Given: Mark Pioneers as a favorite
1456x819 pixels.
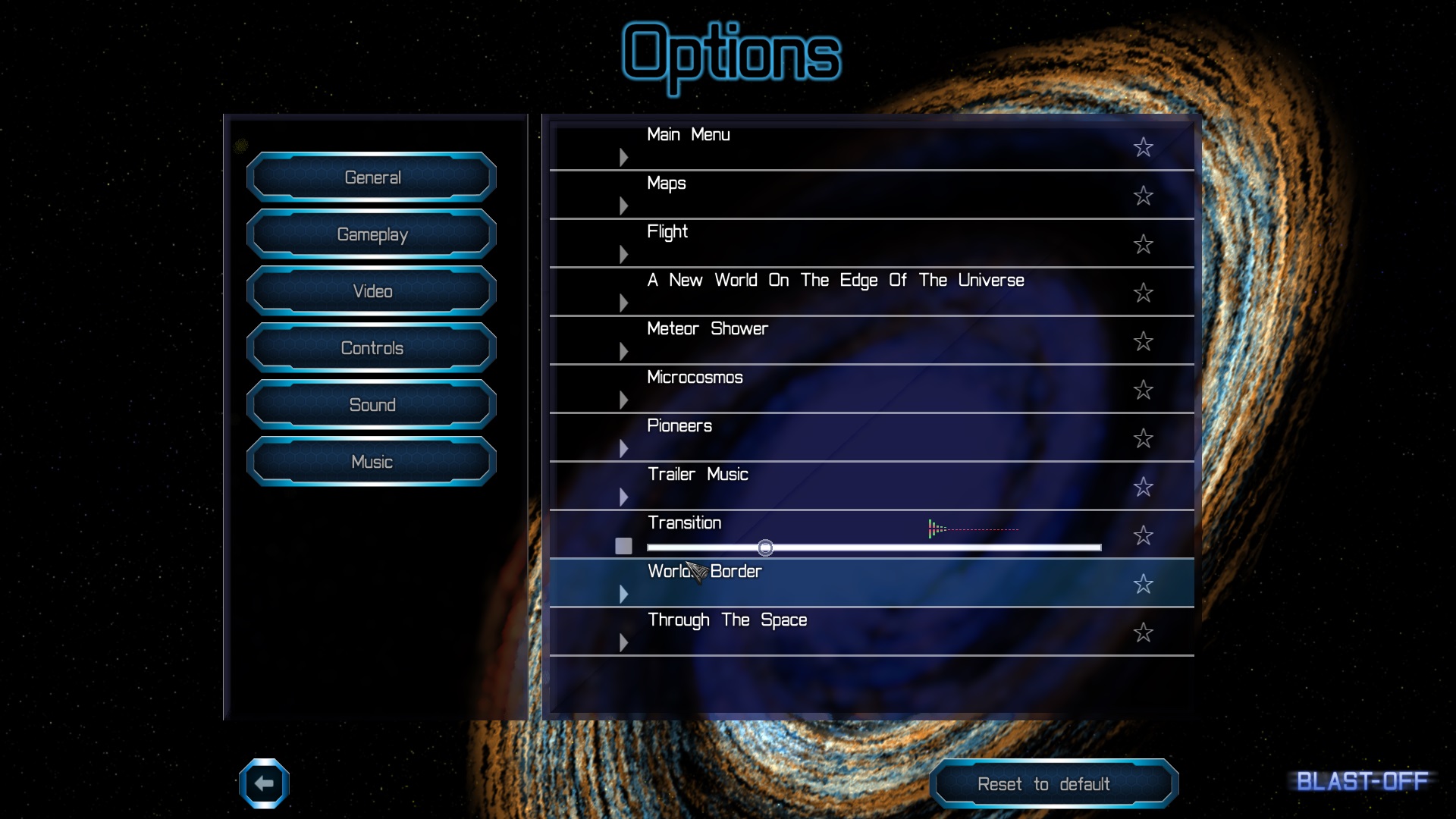Looking at the screenshot, I should click(x=1143, y=438).
